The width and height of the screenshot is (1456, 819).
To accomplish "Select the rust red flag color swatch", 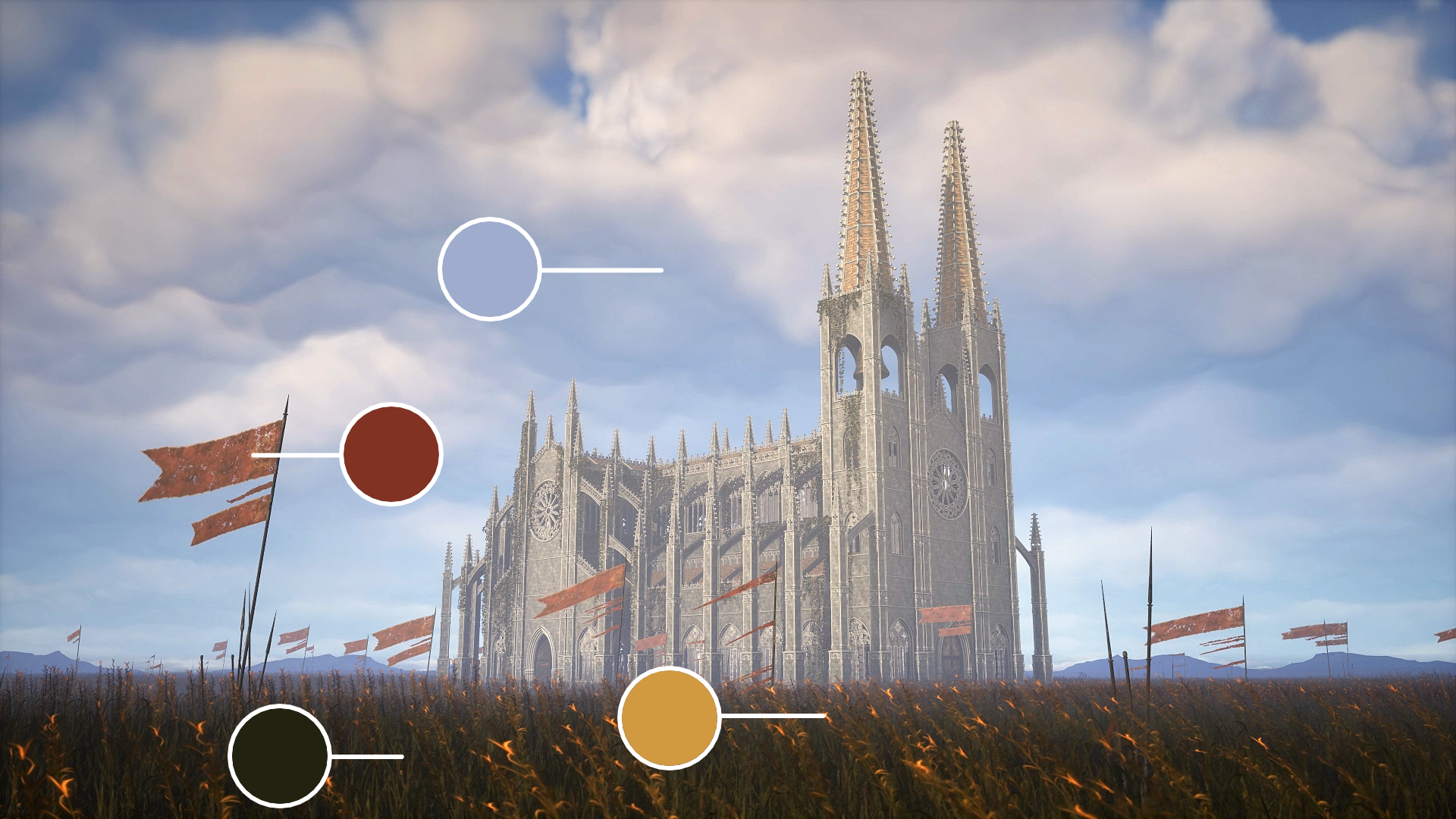I will (x=391, y=453).
